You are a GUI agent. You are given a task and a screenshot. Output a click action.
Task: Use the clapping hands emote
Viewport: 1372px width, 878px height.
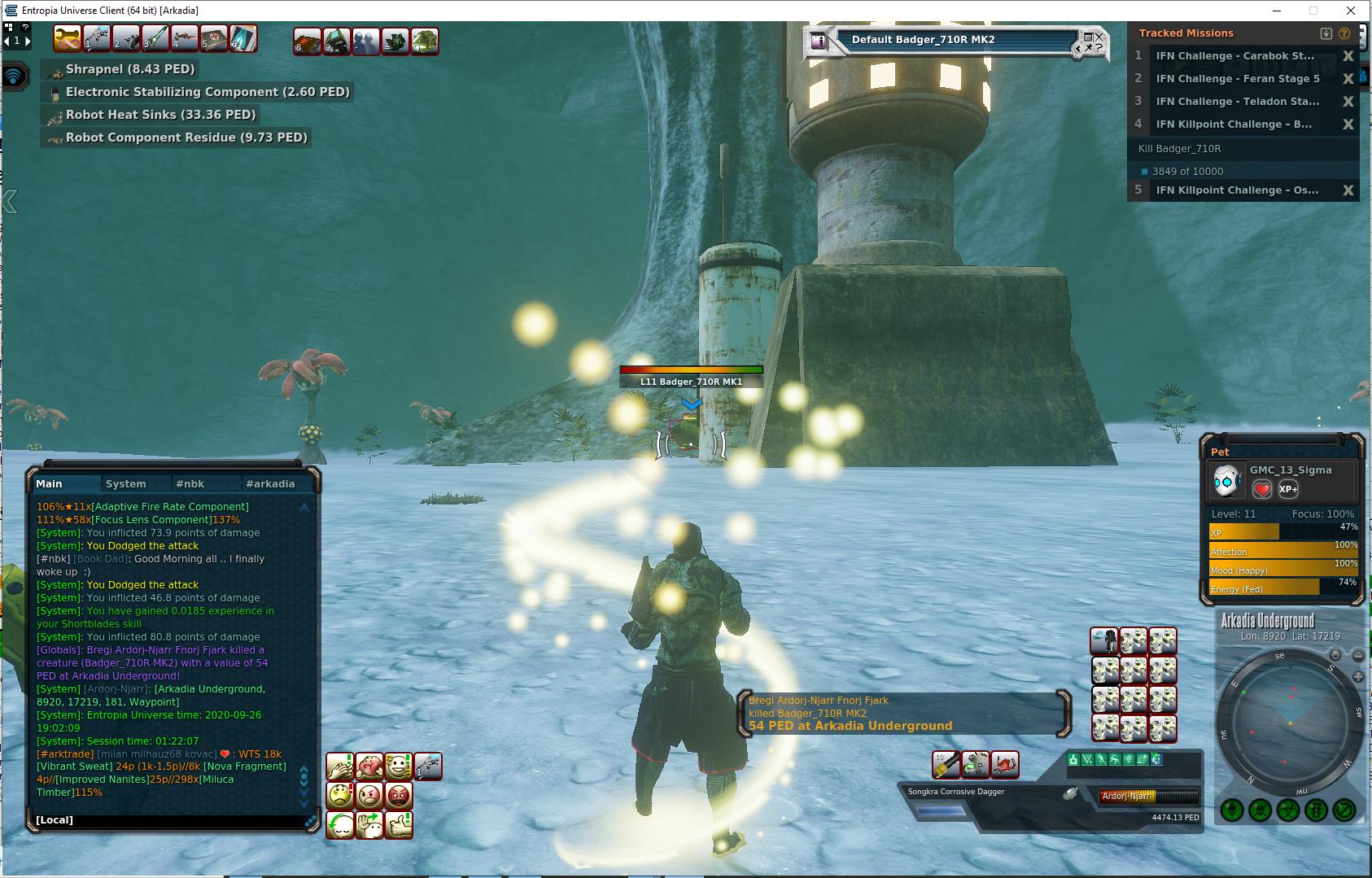pyautogui.click(x=339, y=767)
